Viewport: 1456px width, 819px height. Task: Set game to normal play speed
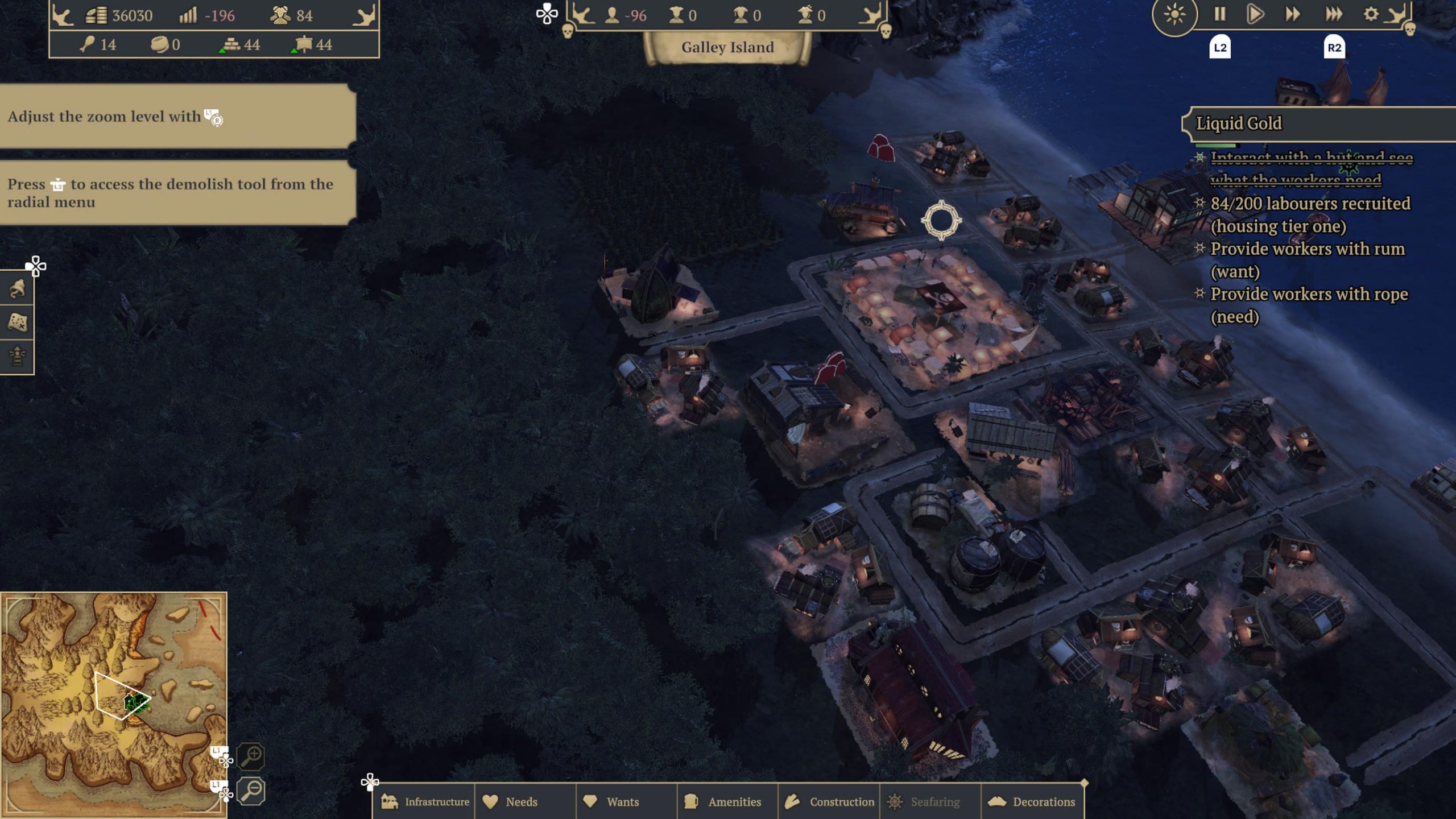click(1255, 14)
